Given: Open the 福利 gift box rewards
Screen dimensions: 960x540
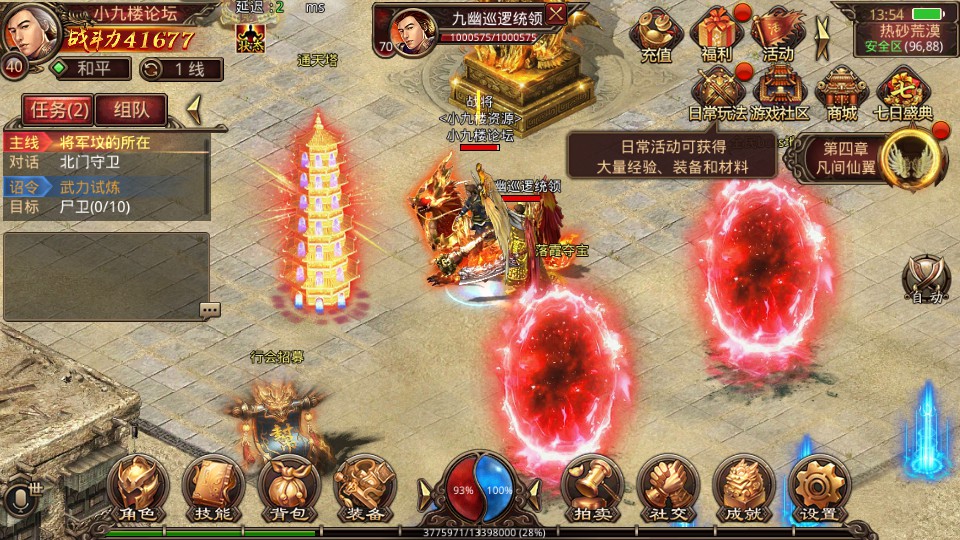Looking at the screenshot, I should 717,36.
